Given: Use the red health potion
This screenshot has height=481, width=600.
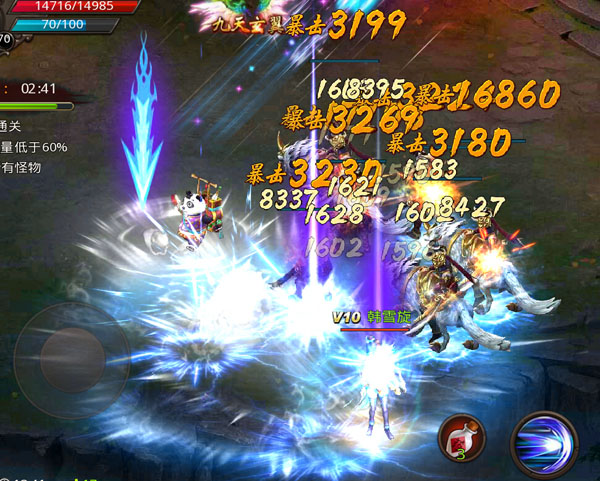Looking at the screenshot, I should pyautogui.click(x=462, y=438).
